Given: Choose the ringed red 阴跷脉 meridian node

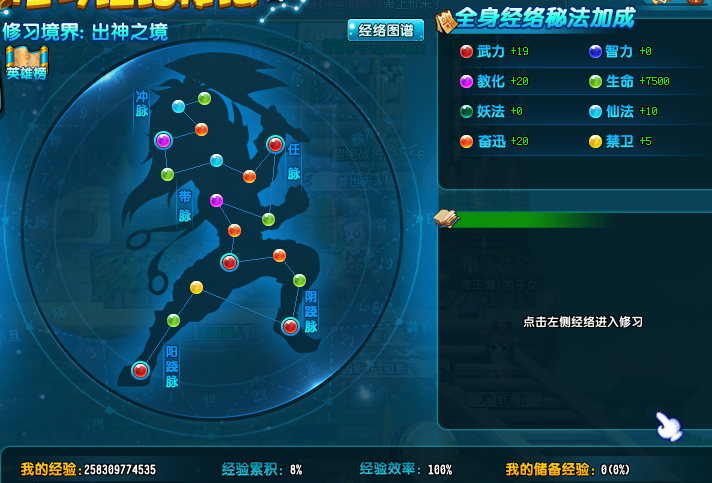Looking at the screenshot, I should [x=290, y=325].
